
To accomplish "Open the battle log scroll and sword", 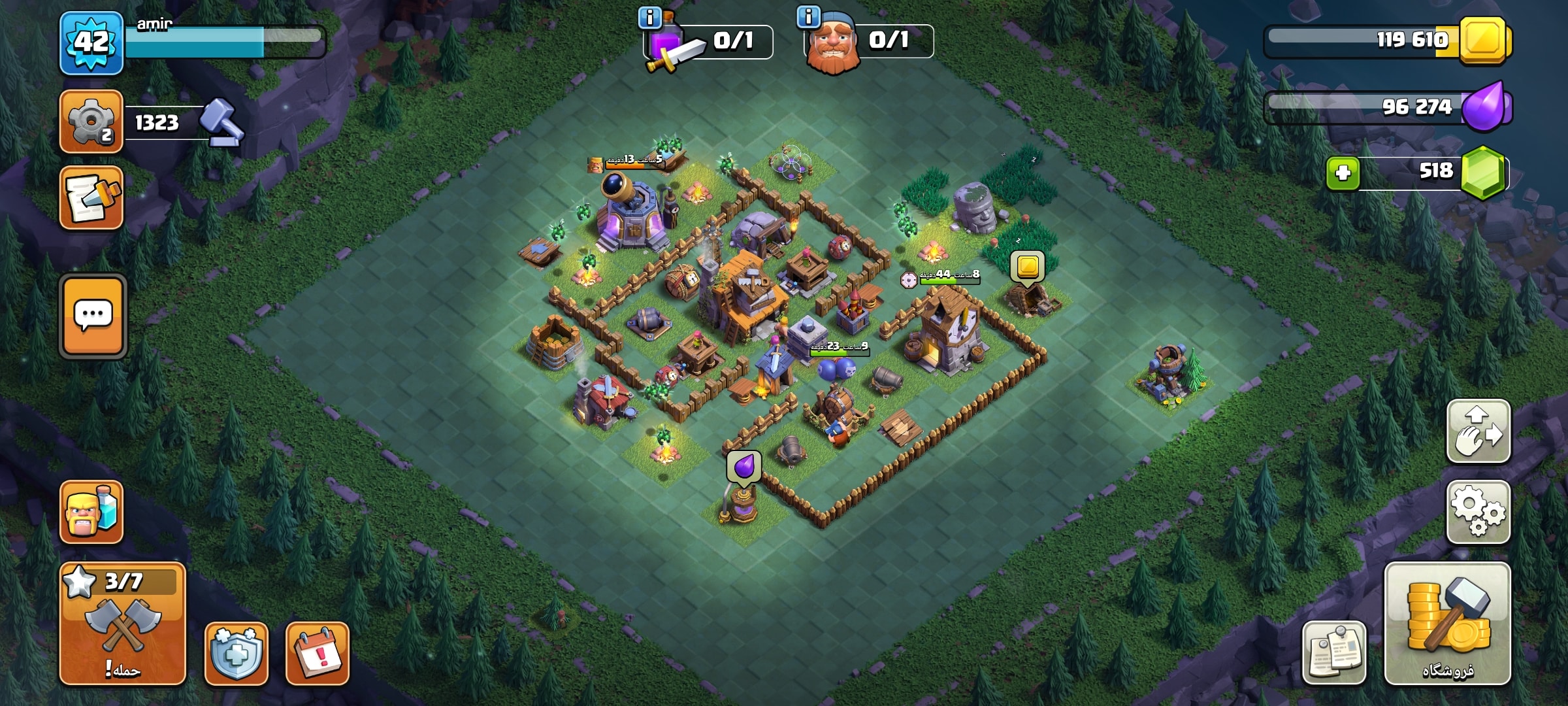I will [x=91, y=198].
